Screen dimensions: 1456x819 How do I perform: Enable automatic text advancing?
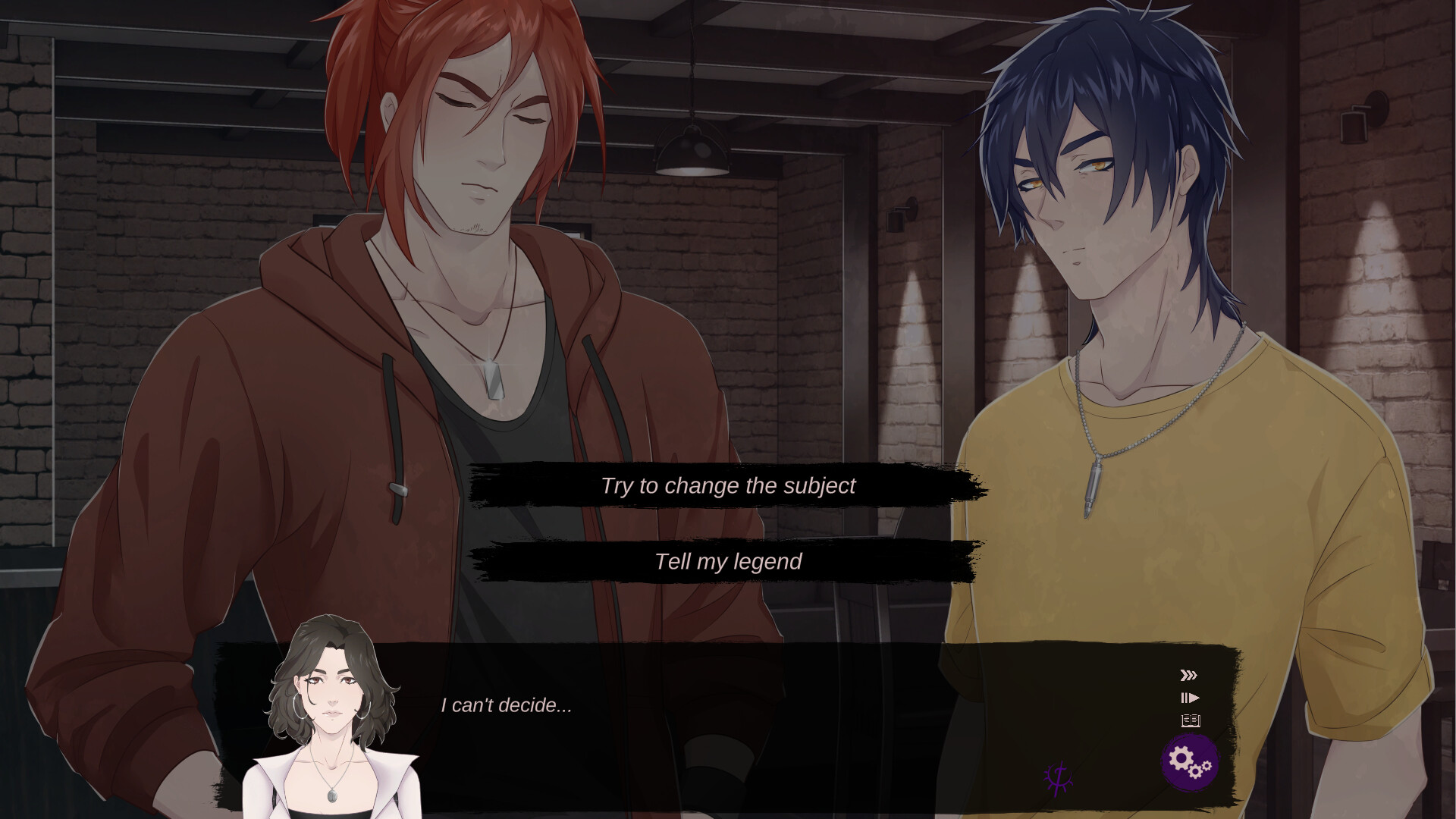(x=1191, y=696)
